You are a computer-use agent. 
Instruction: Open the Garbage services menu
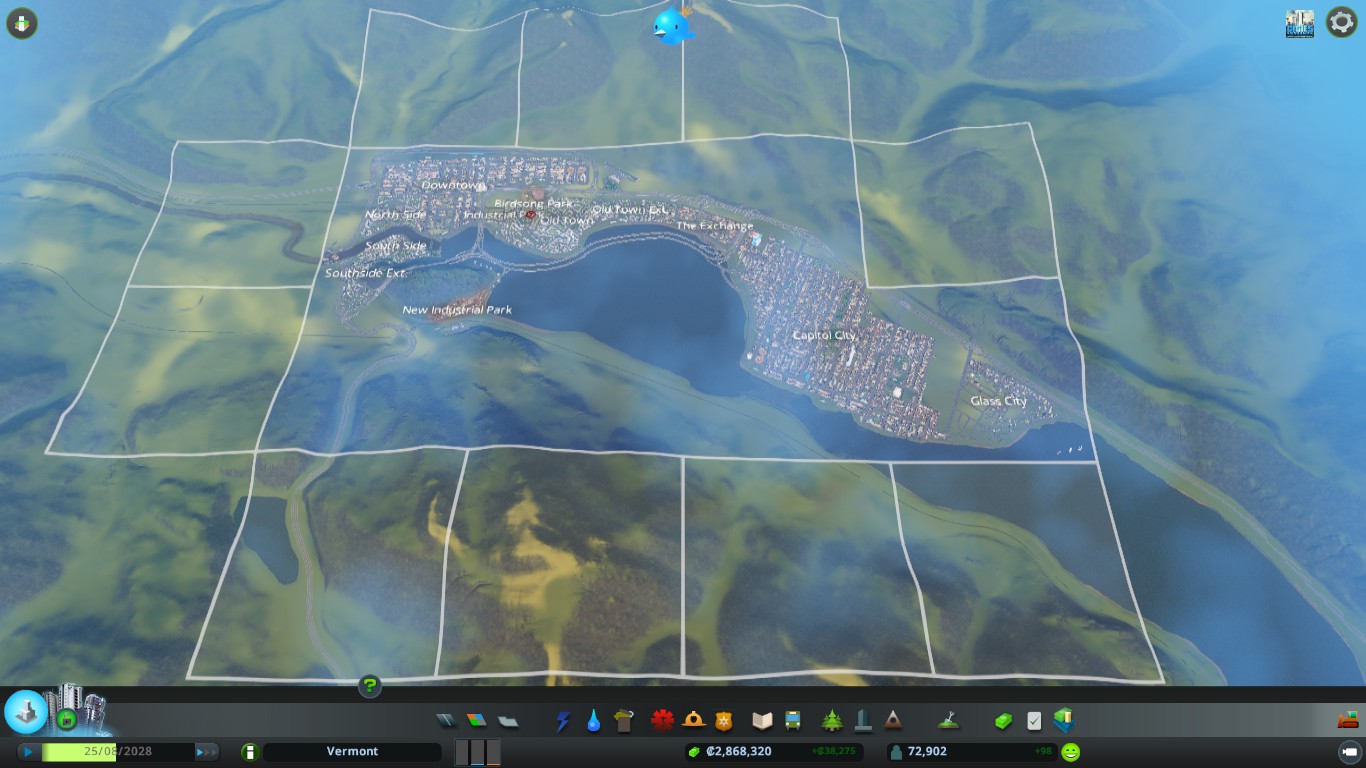point(624,720)
